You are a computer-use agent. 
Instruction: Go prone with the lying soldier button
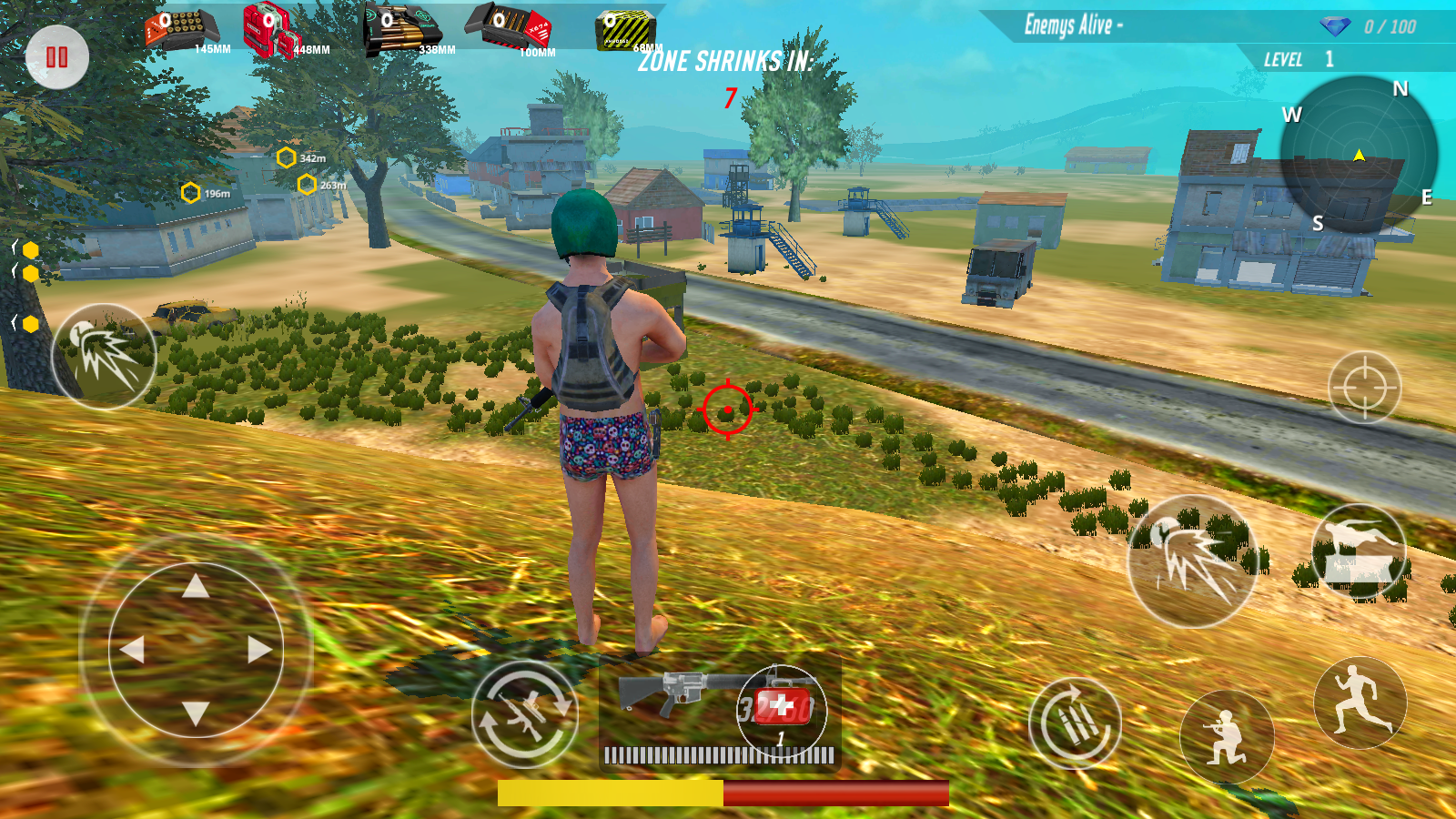pos(1358,551)
